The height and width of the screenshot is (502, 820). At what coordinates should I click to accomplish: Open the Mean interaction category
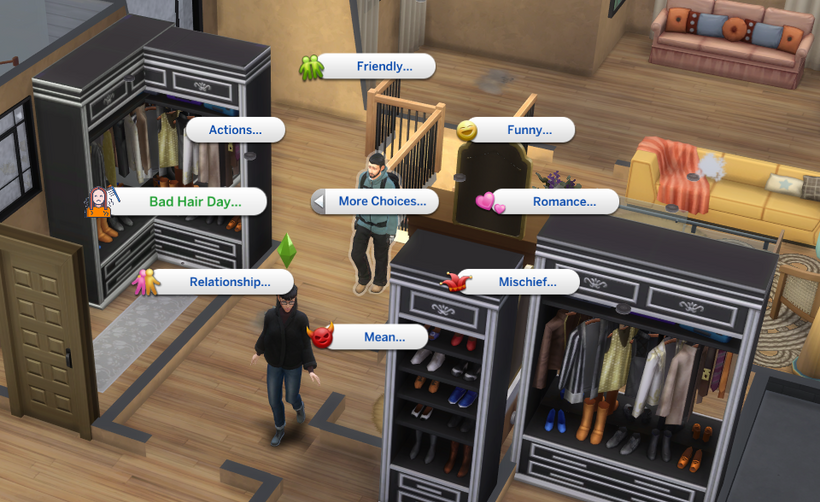(x=384, y=337)
